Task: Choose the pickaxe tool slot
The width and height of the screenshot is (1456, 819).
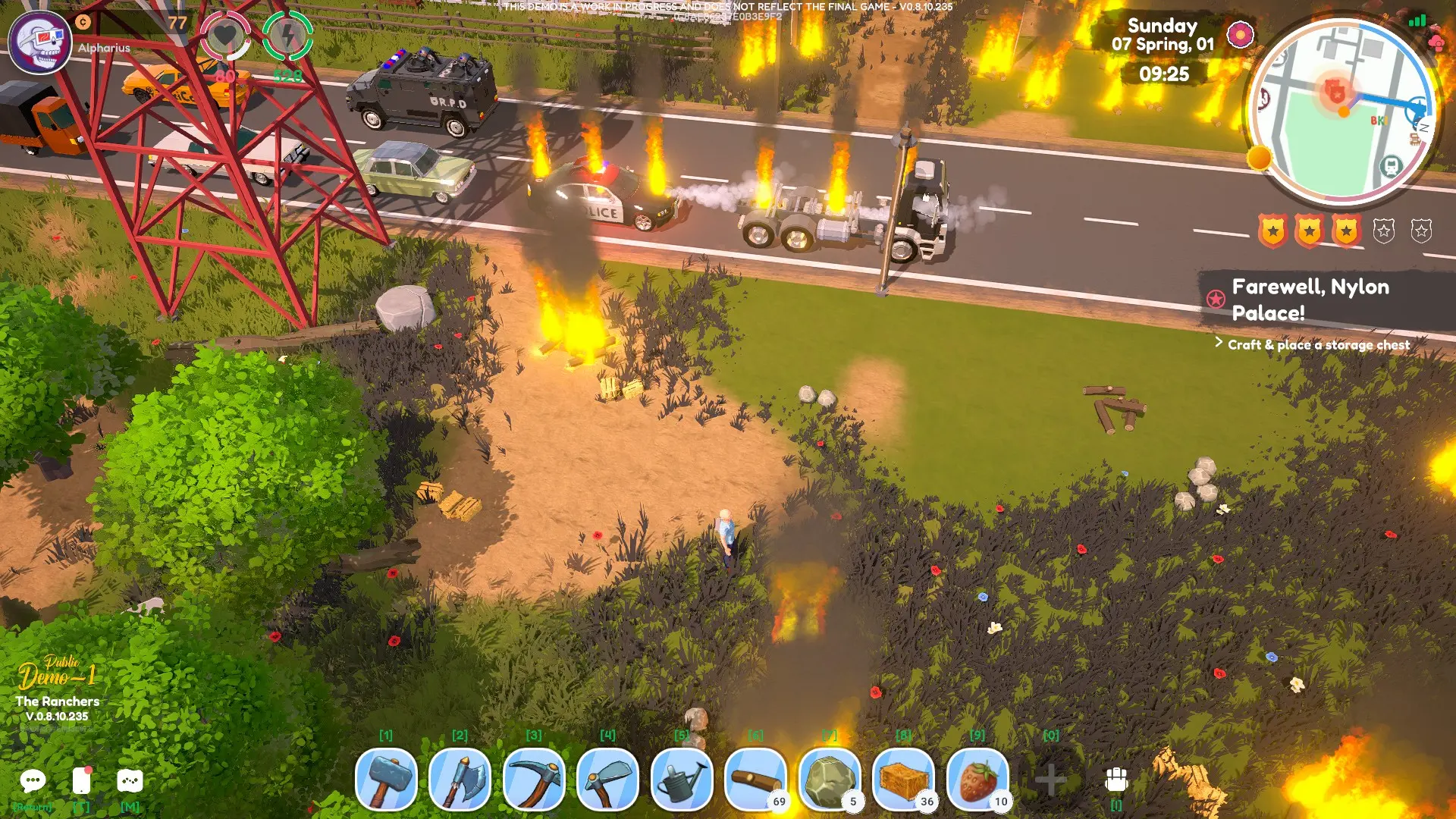Action: pos(534,780)
